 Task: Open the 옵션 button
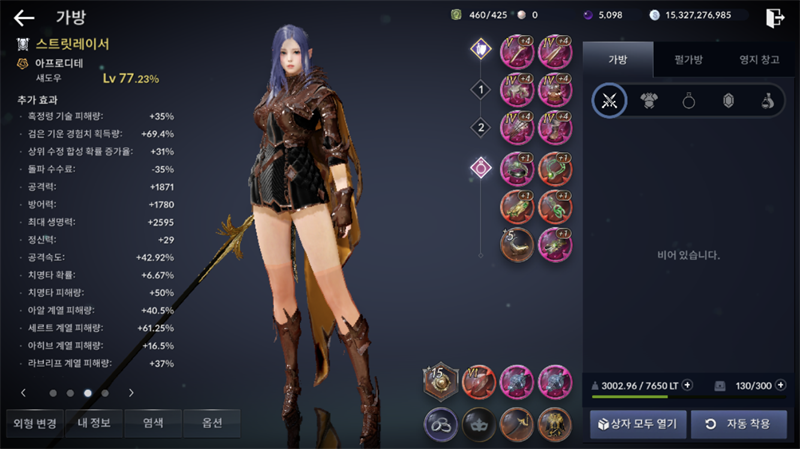[x=211, y=423]
